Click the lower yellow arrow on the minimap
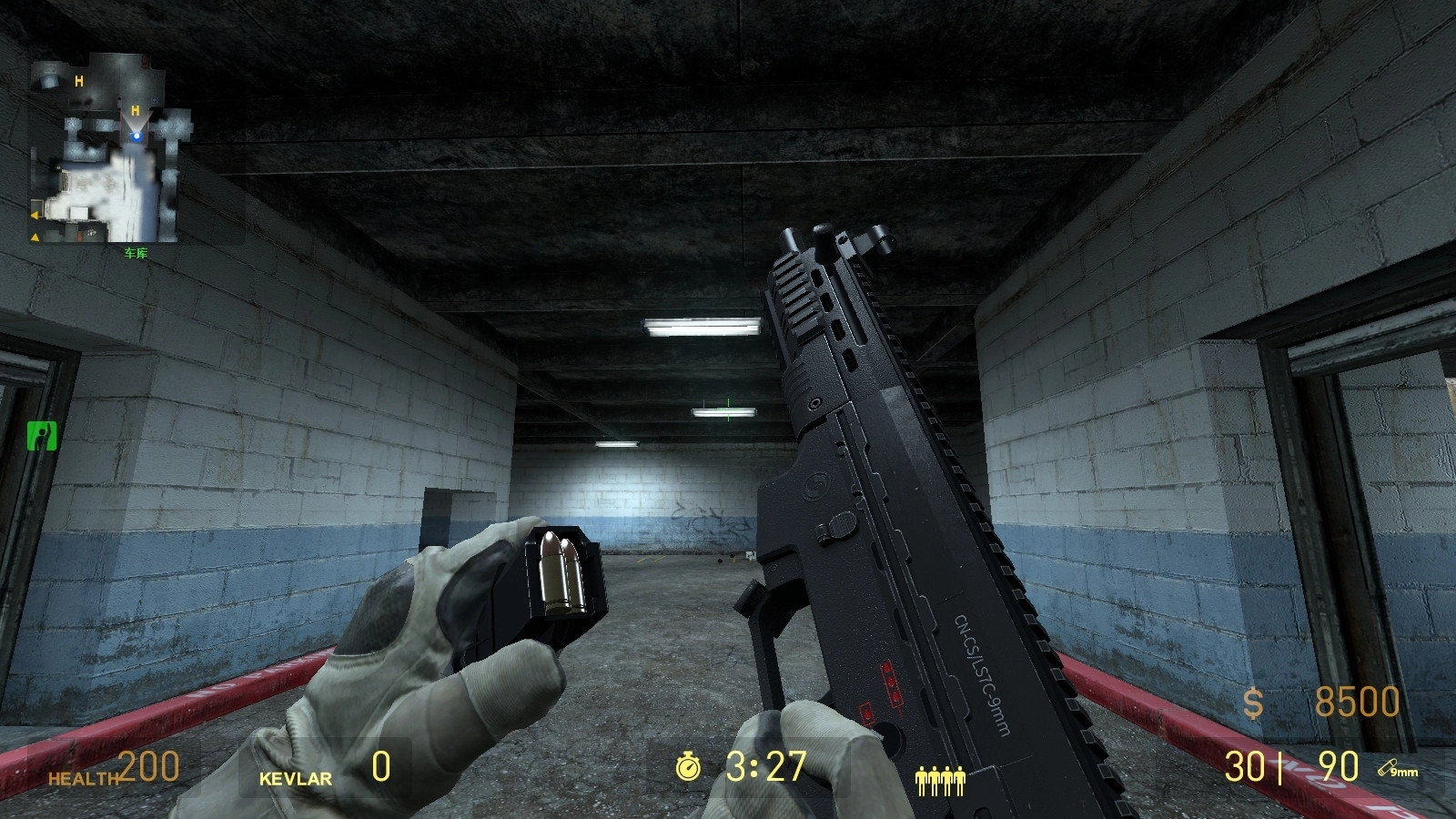The height and width of the screenshot is (819, 1456). point(35,238)
